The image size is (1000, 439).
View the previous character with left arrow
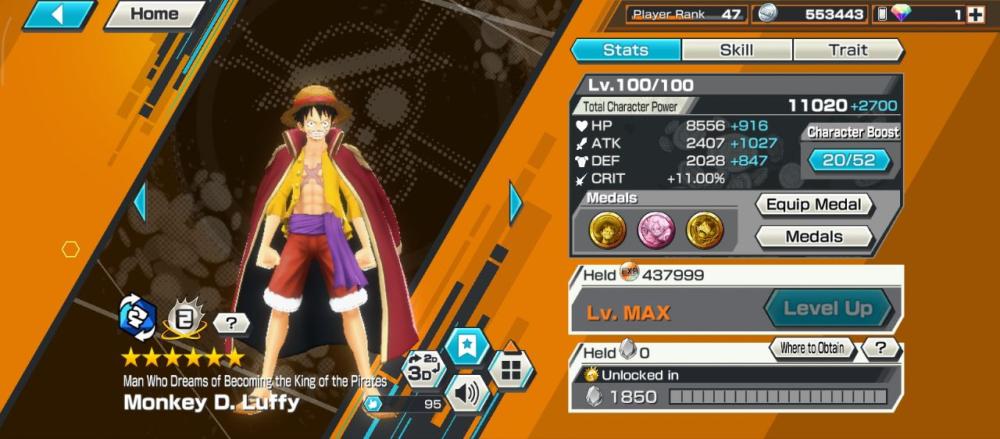coord(140,203)
